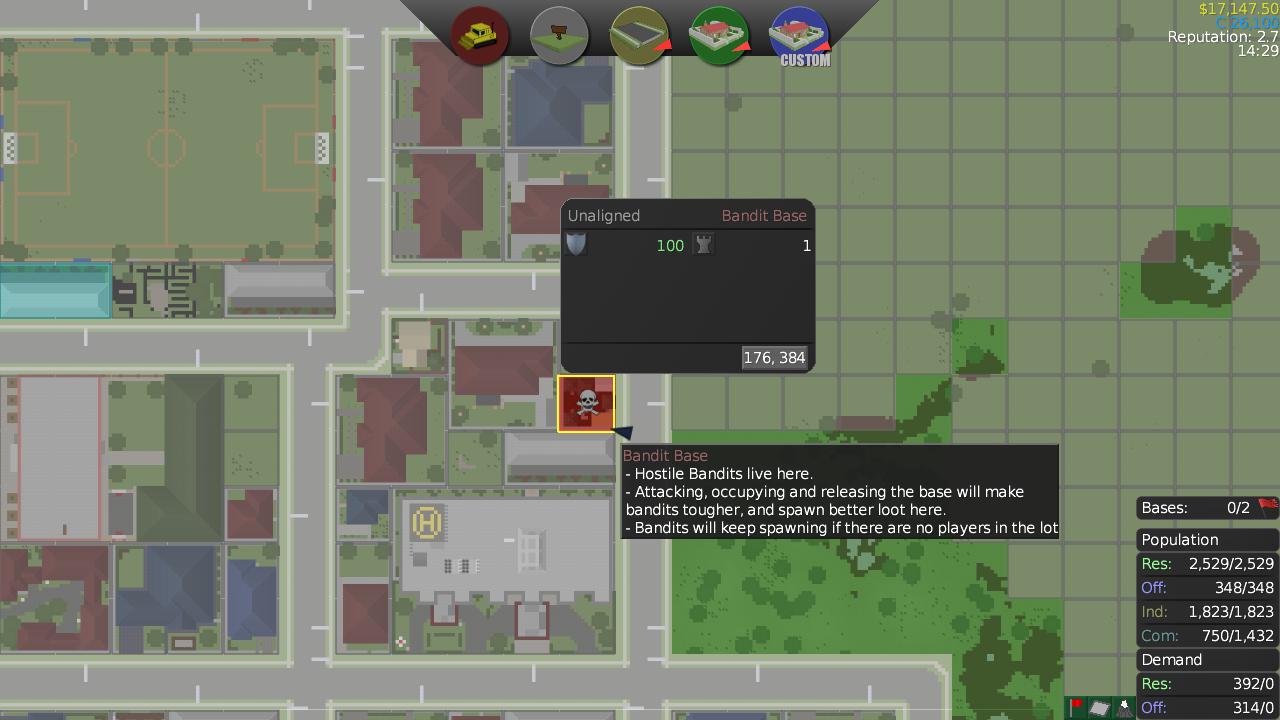Click the terrain icon beside the map icon
The image size is (1280, 720).
pos(1123,707)
